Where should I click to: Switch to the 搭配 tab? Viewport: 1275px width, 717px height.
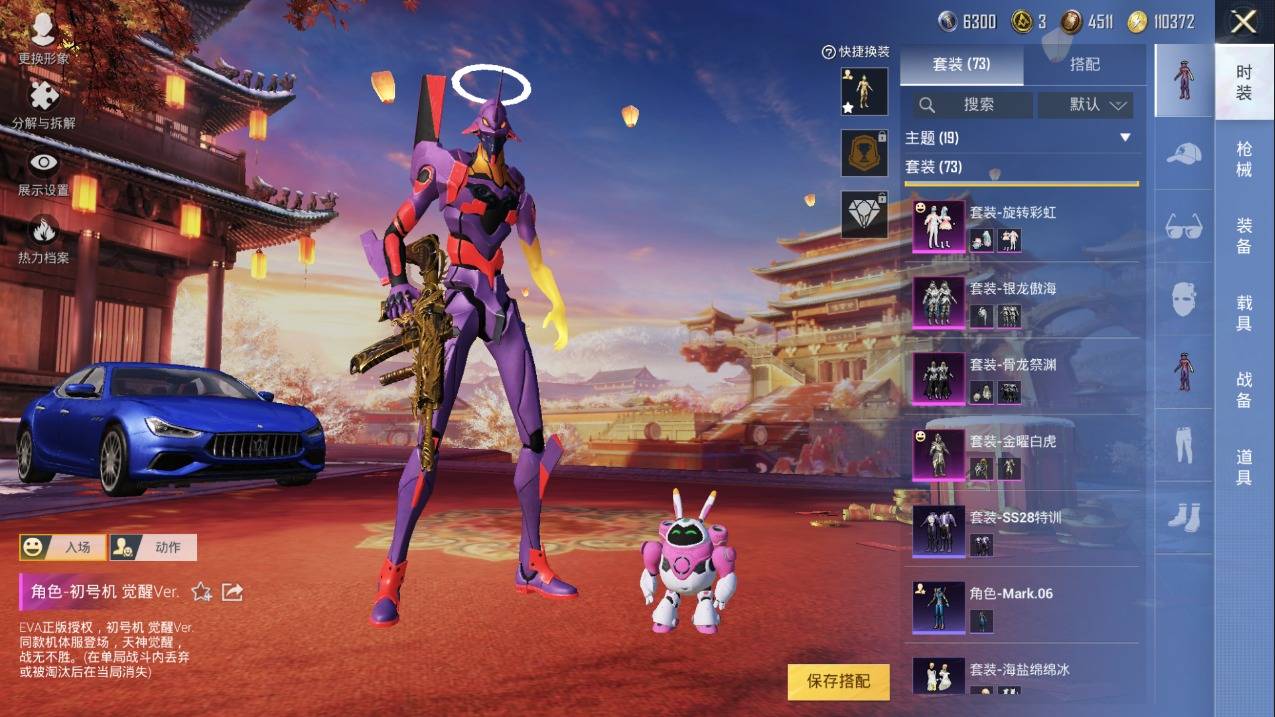coord(1084,64)
